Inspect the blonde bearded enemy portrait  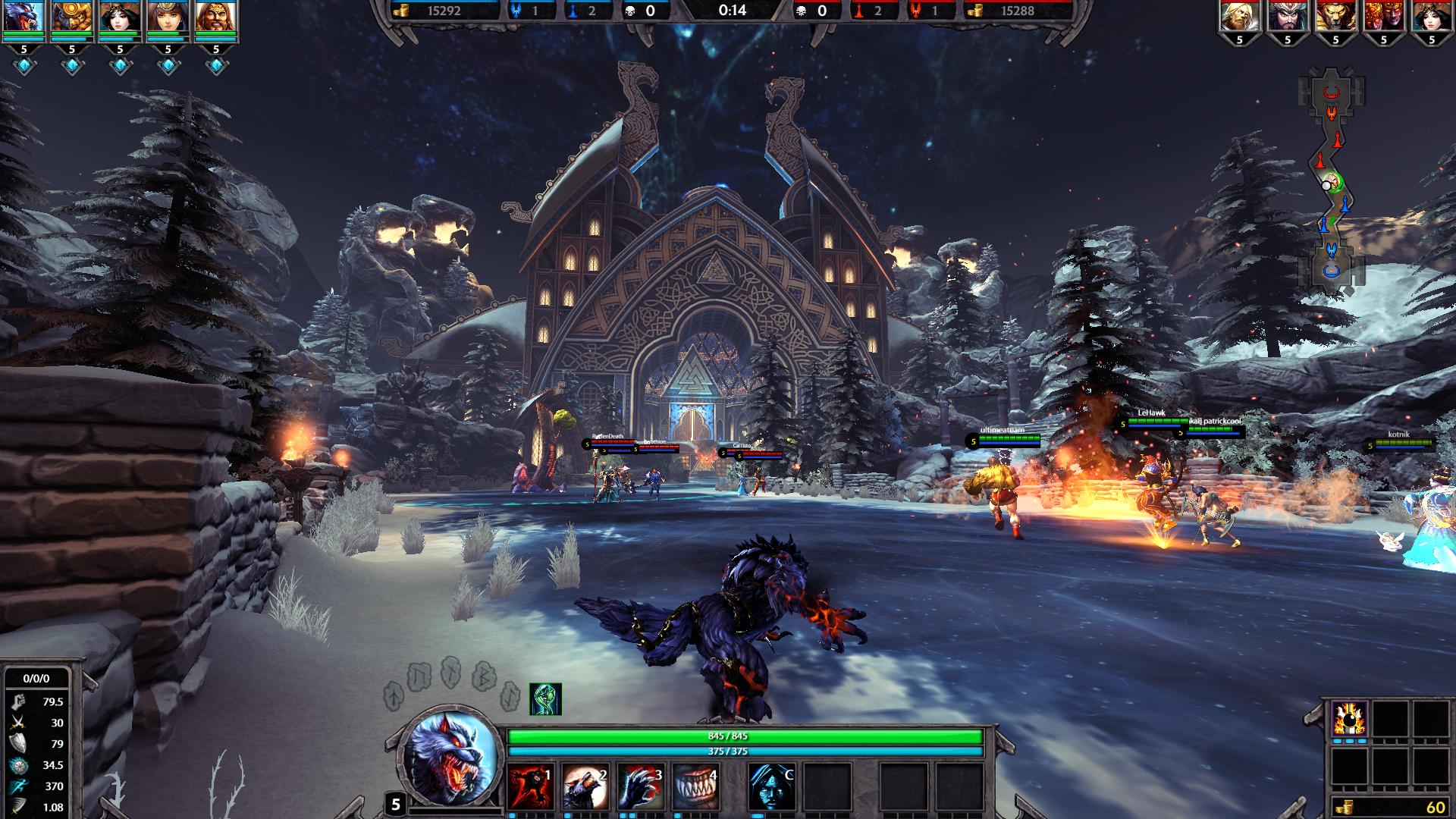1239,17
